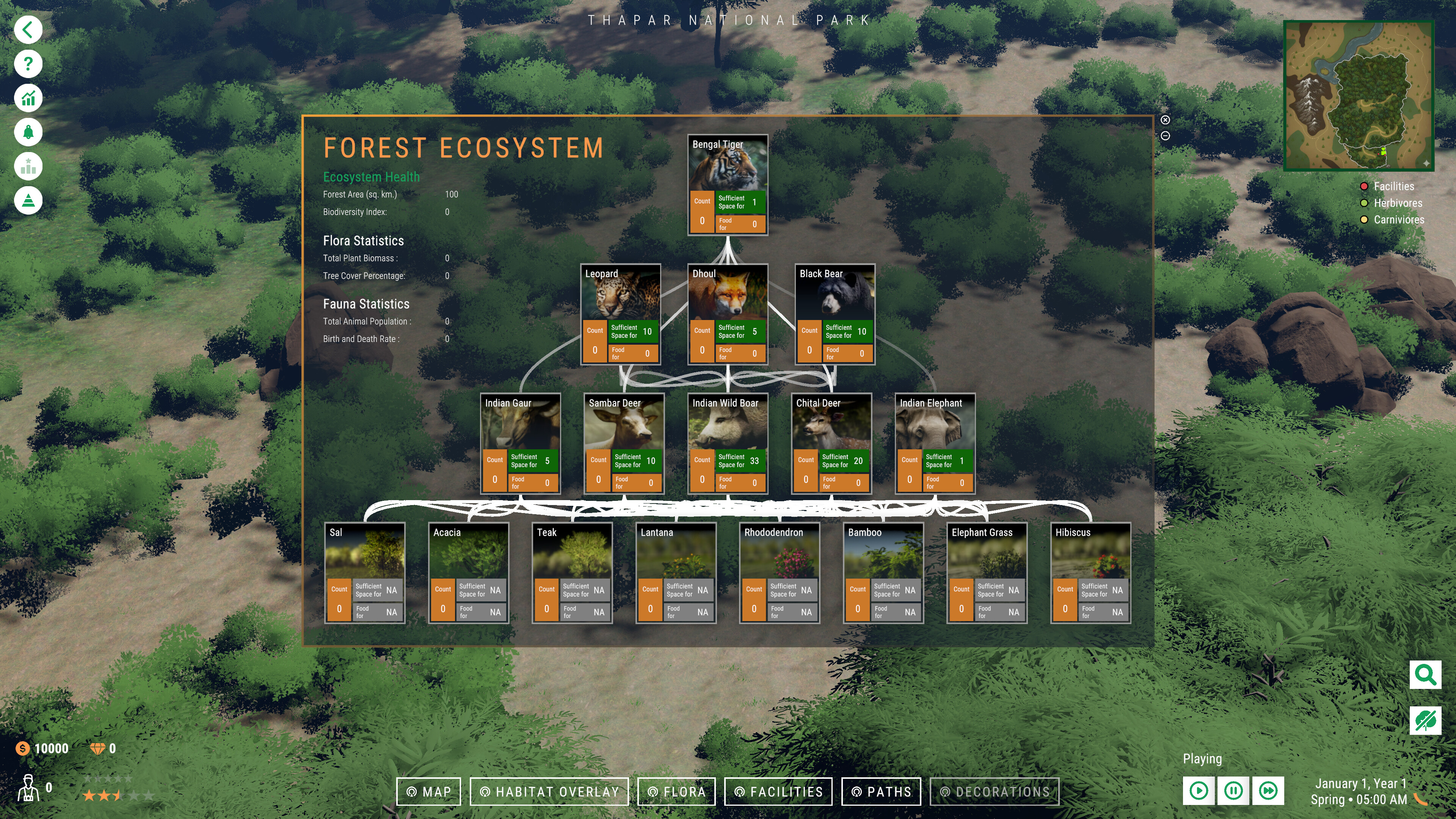Collapse the ecosystem panel with the minus icon
The width and height of the screenshot is (1456, 819).
1166,136
